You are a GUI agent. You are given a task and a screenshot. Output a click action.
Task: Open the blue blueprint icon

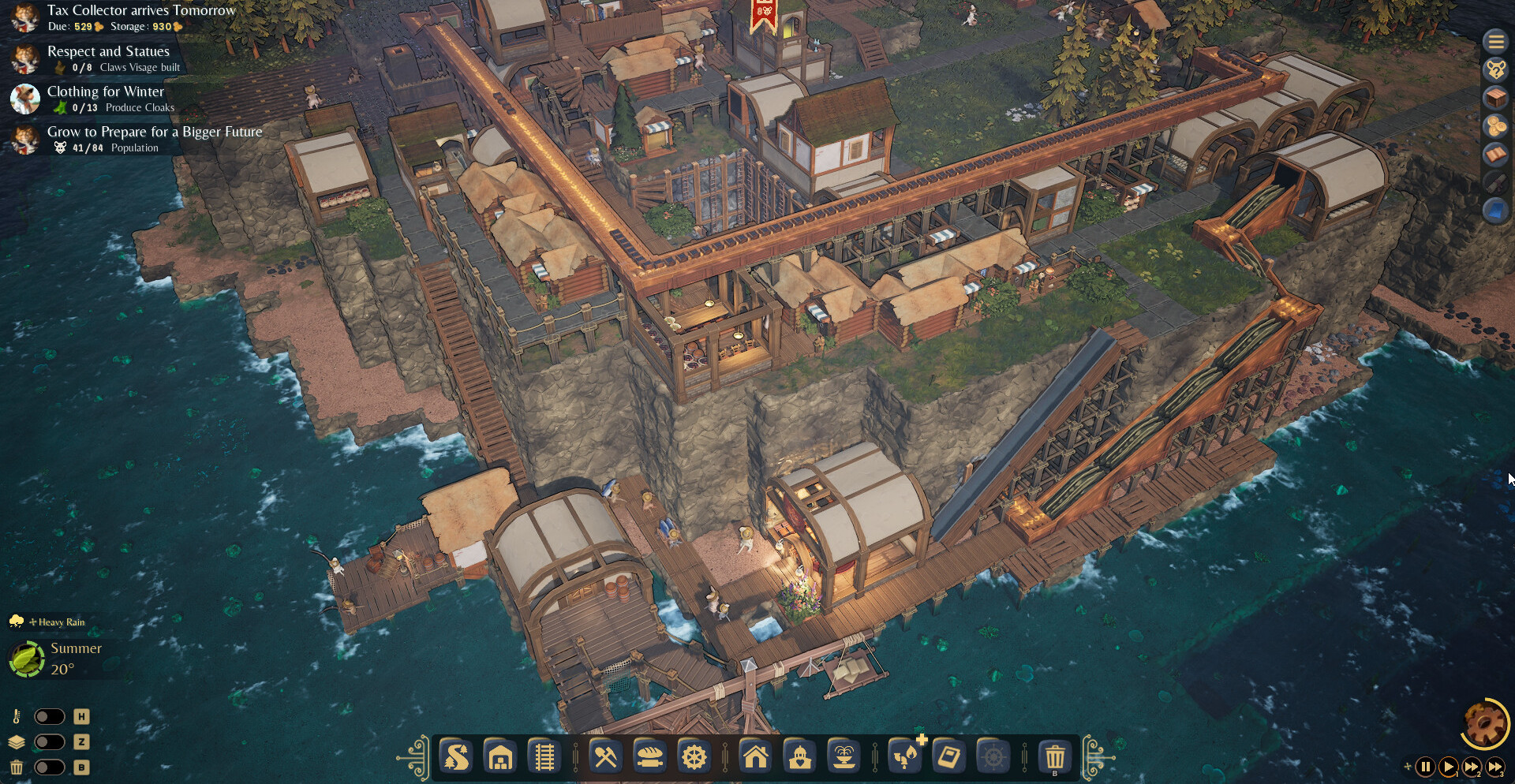coord(1495,211)
